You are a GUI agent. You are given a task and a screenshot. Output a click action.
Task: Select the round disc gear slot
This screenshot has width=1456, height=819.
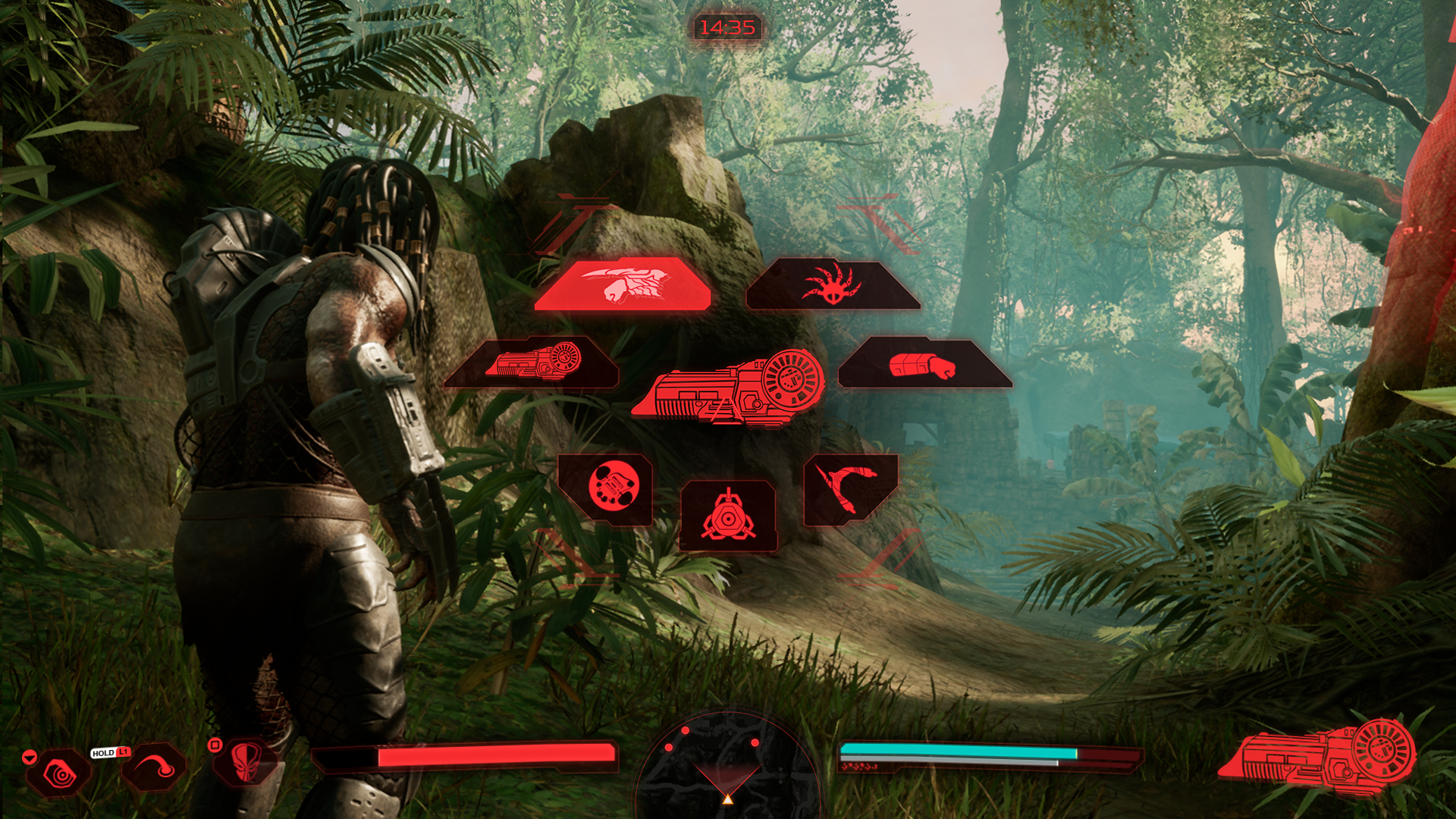pyautogui.click(x=607, y=488)
